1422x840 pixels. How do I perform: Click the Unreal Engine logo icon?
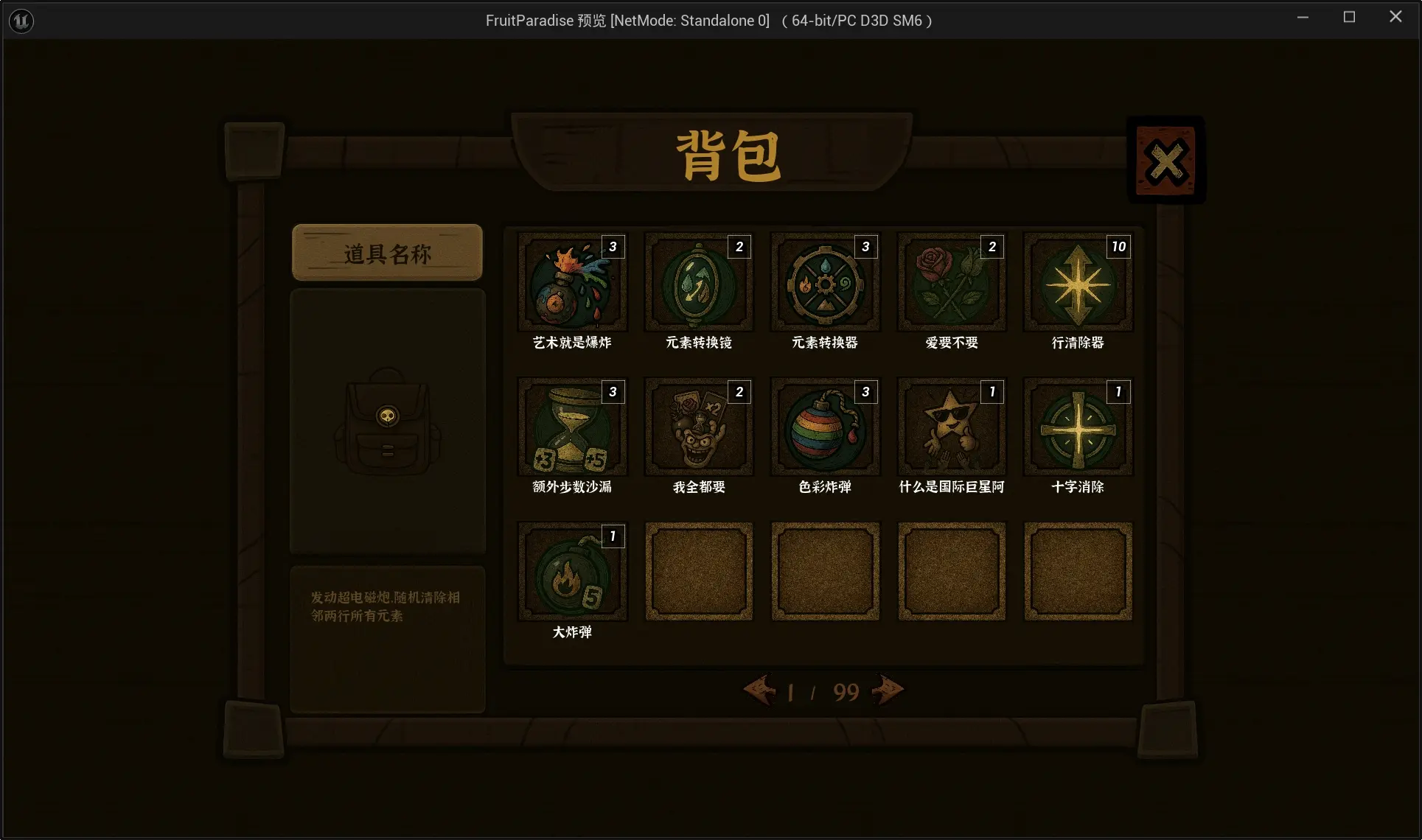click(21, 20)
